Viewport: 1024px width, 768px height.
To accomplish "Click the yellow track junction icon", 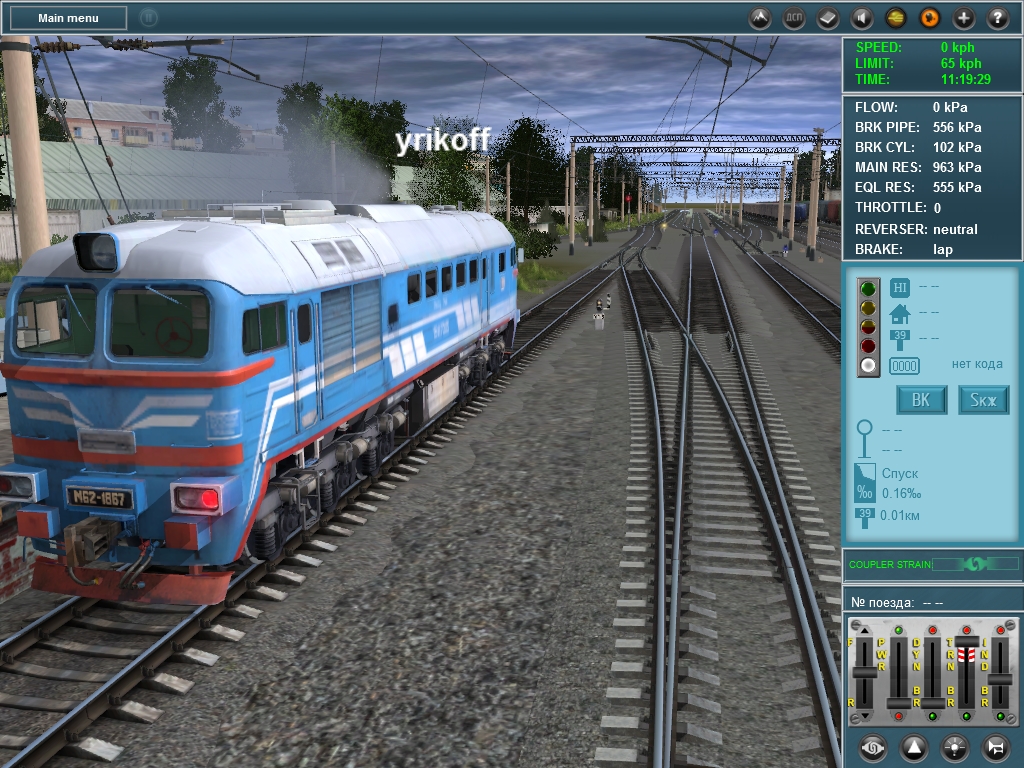I will (896, 18).
